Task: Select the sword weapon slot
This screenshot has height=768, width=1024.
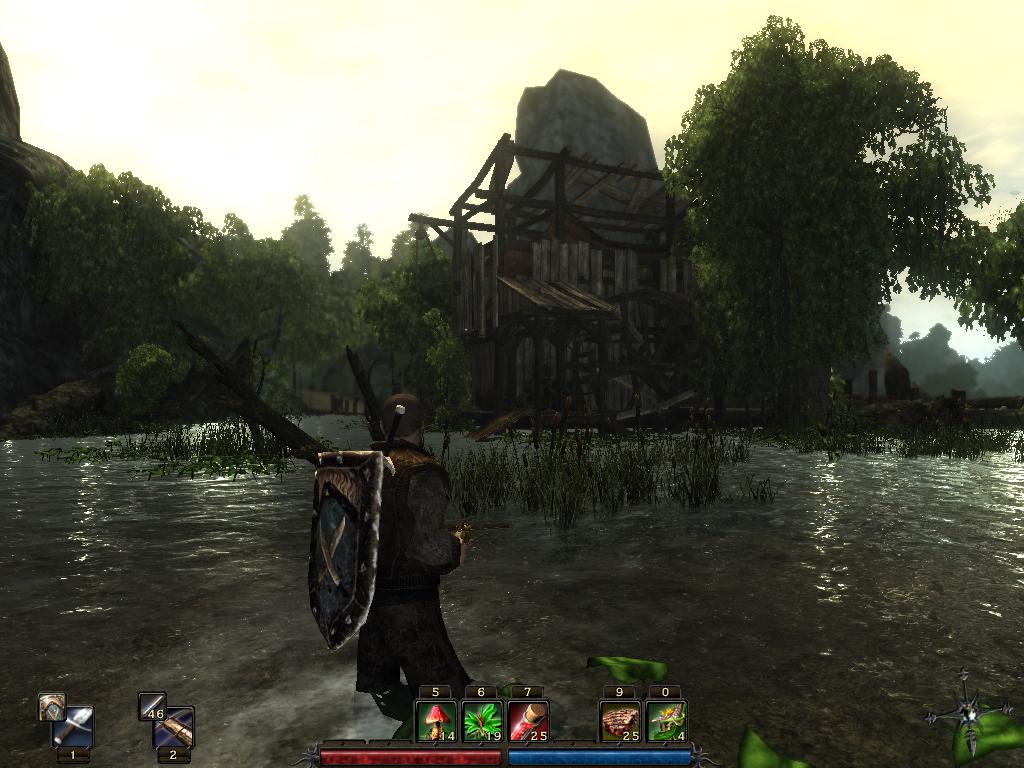Action: 74,727
